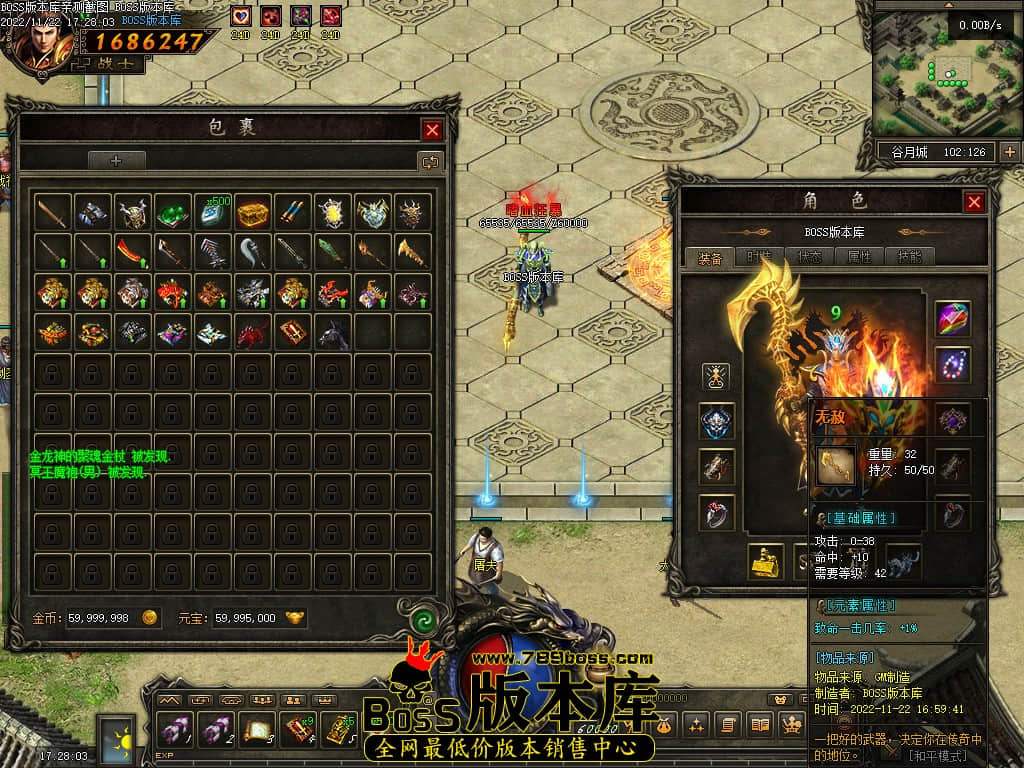Switch to the 技能 skills tab

[910, 257]
